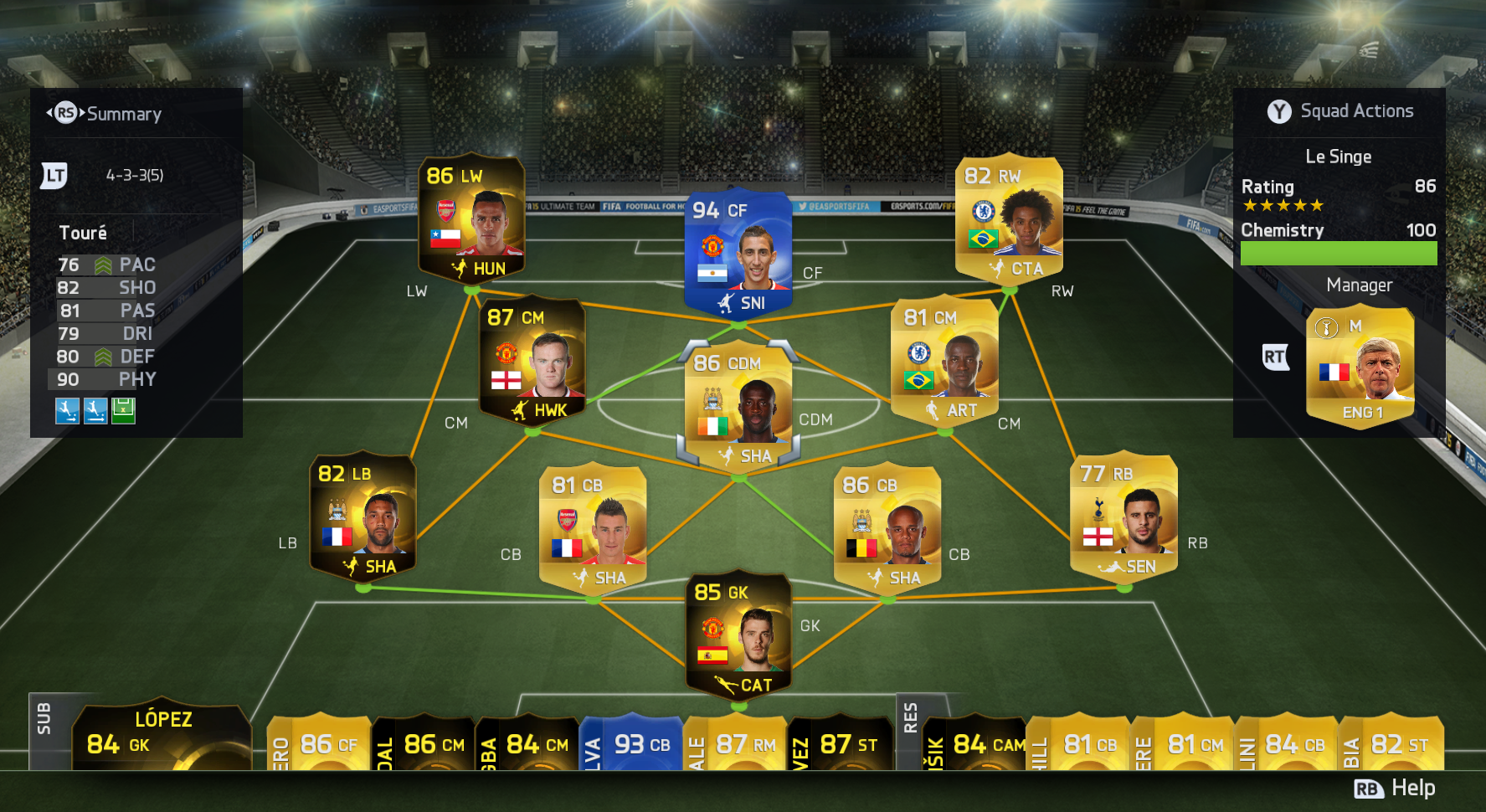Viewport: 1486px width, 812px height.
Task: Click the highlighted 86 CDM Touré card
Action: point(738,407)
